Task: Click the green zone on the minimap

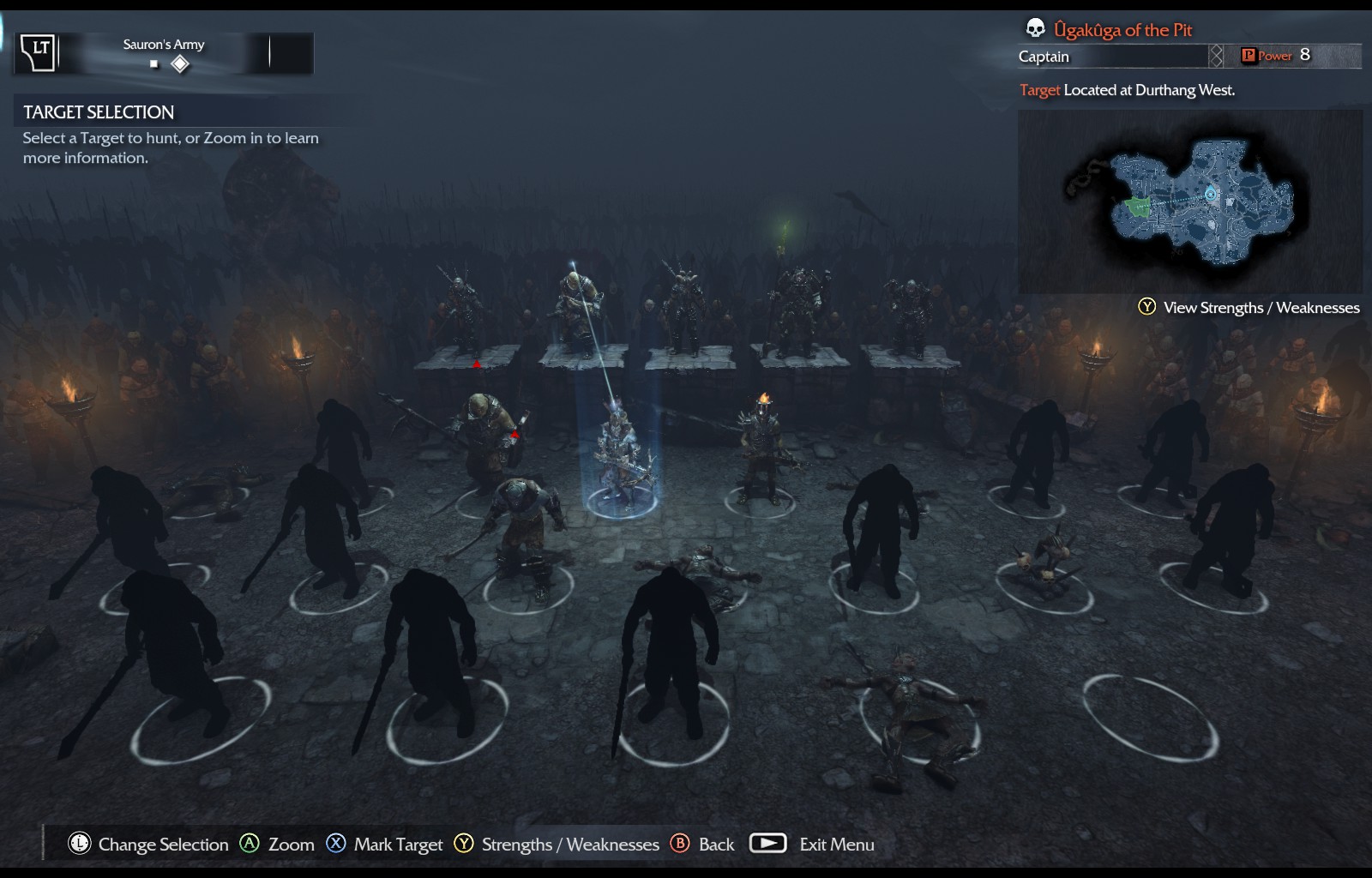Action: (1137, 207)
